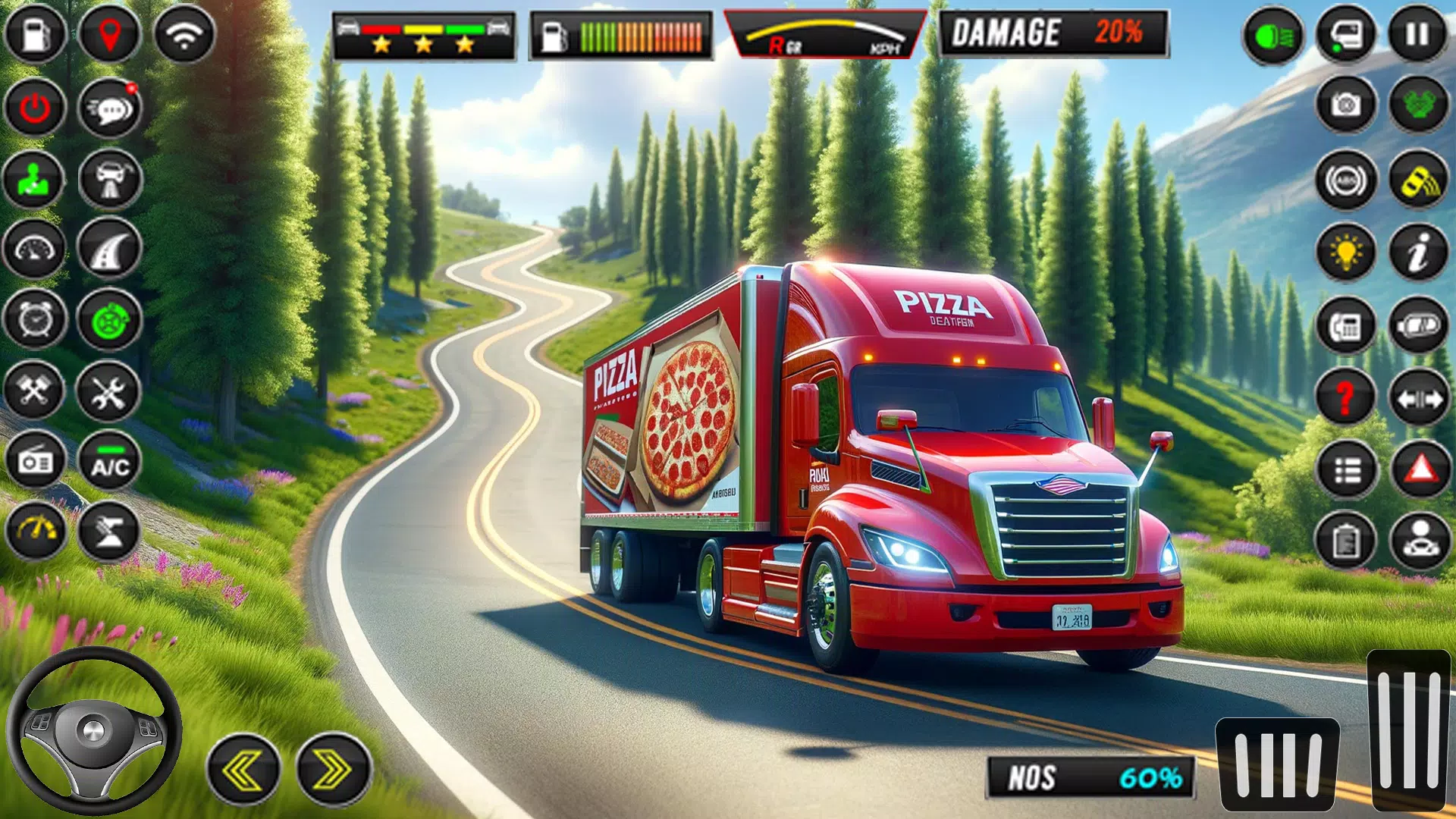Viewport: 1456px width, 819px height.
Task: Turn on the yellow light bulb button
Action: pos(1346,252)
